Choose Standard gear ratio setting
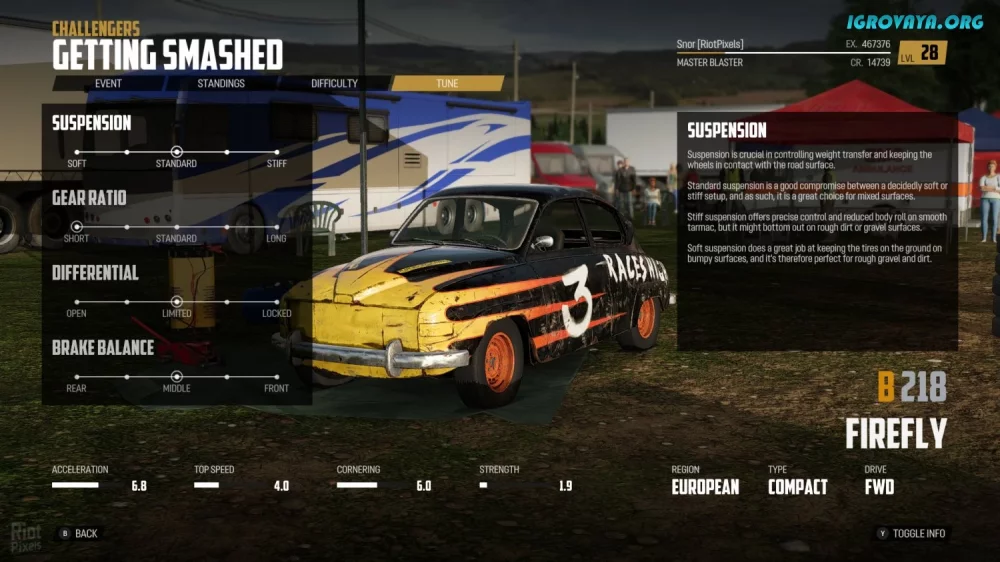This screenshot has height=562, width=1000. click(176, 227)
